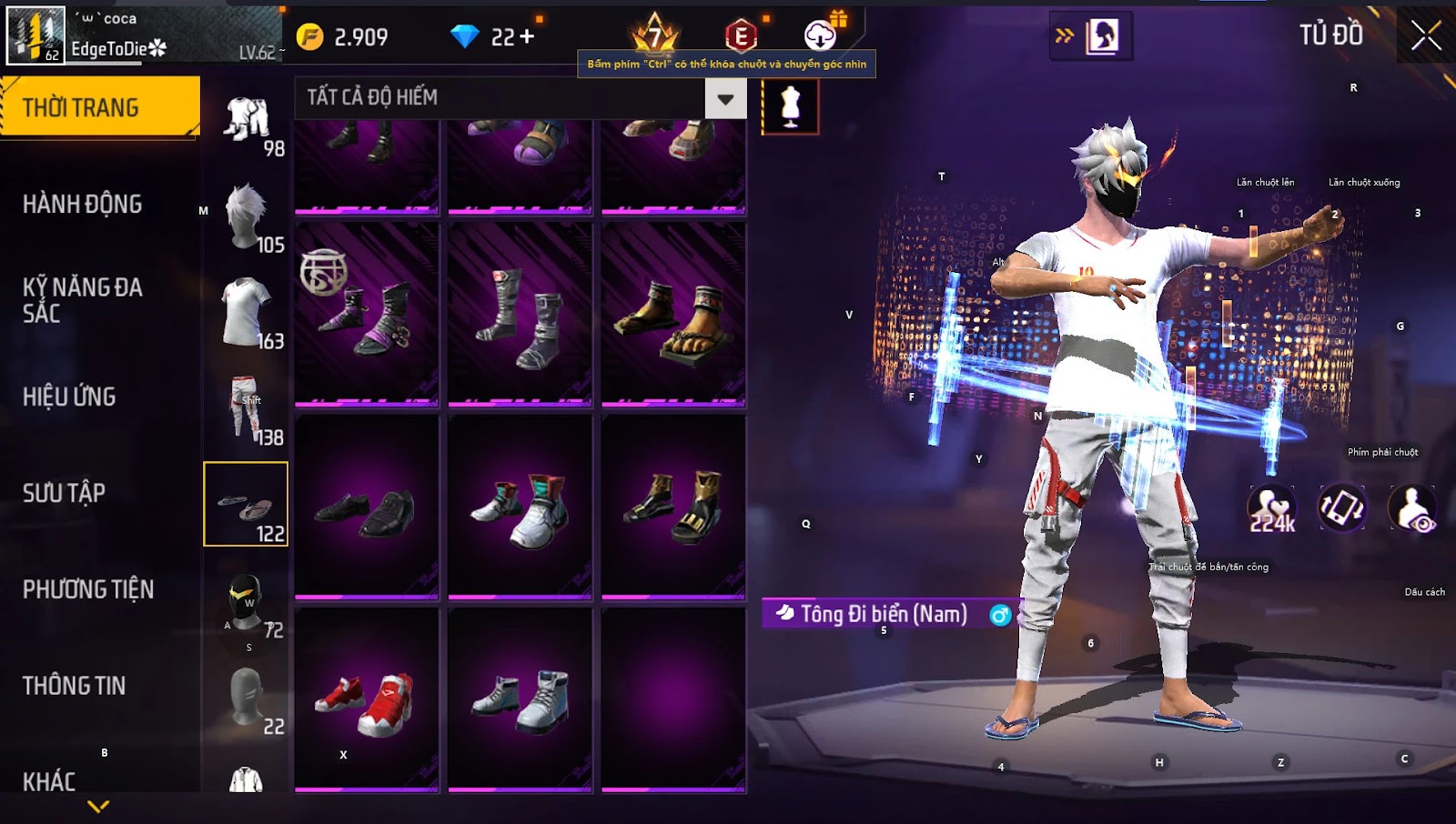Close the wardrobe with the X button
Viewport: 1456px width, 824px height.
[x=1425, y=36]
